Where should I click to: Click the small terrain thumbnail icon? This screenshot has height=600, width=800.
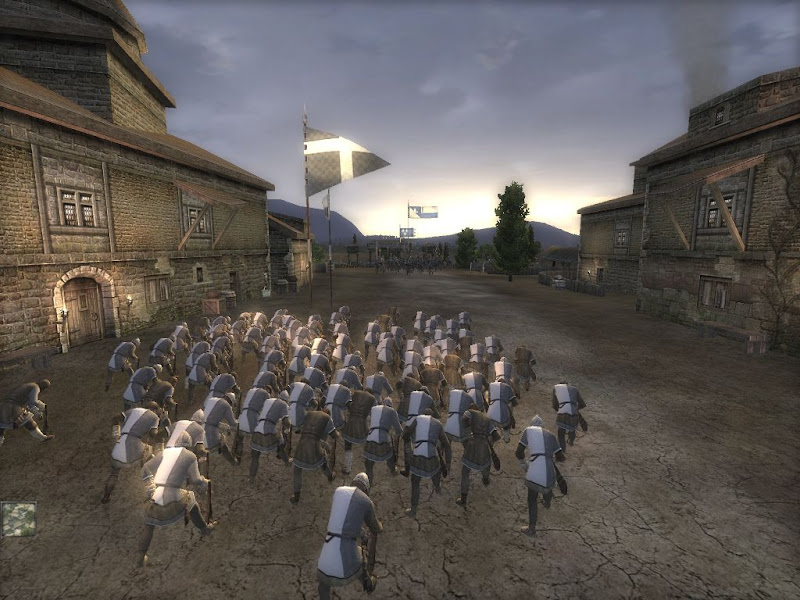18,518
